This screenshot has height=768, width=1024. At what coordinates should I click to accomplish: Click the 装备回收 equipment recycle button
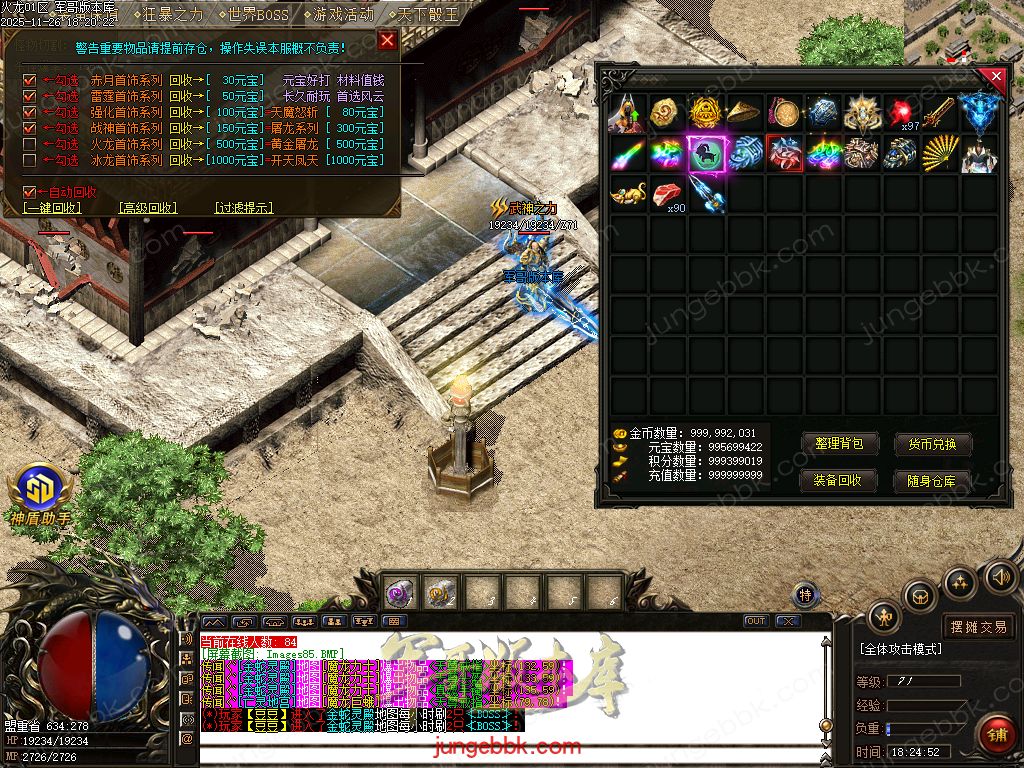pos(839,480)
